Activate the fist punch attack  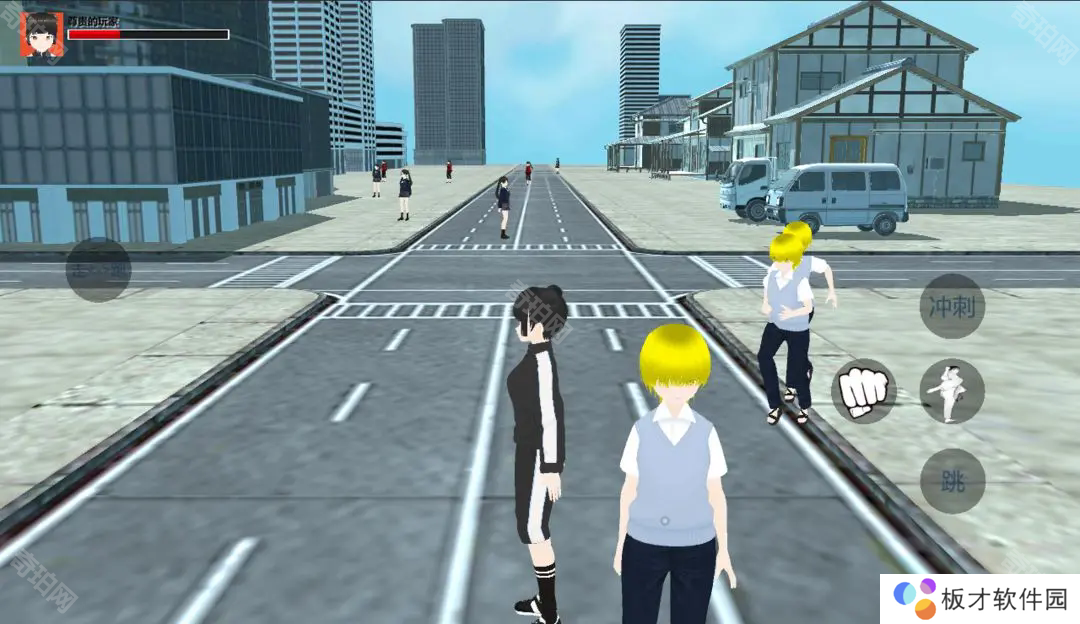(863, 391)
